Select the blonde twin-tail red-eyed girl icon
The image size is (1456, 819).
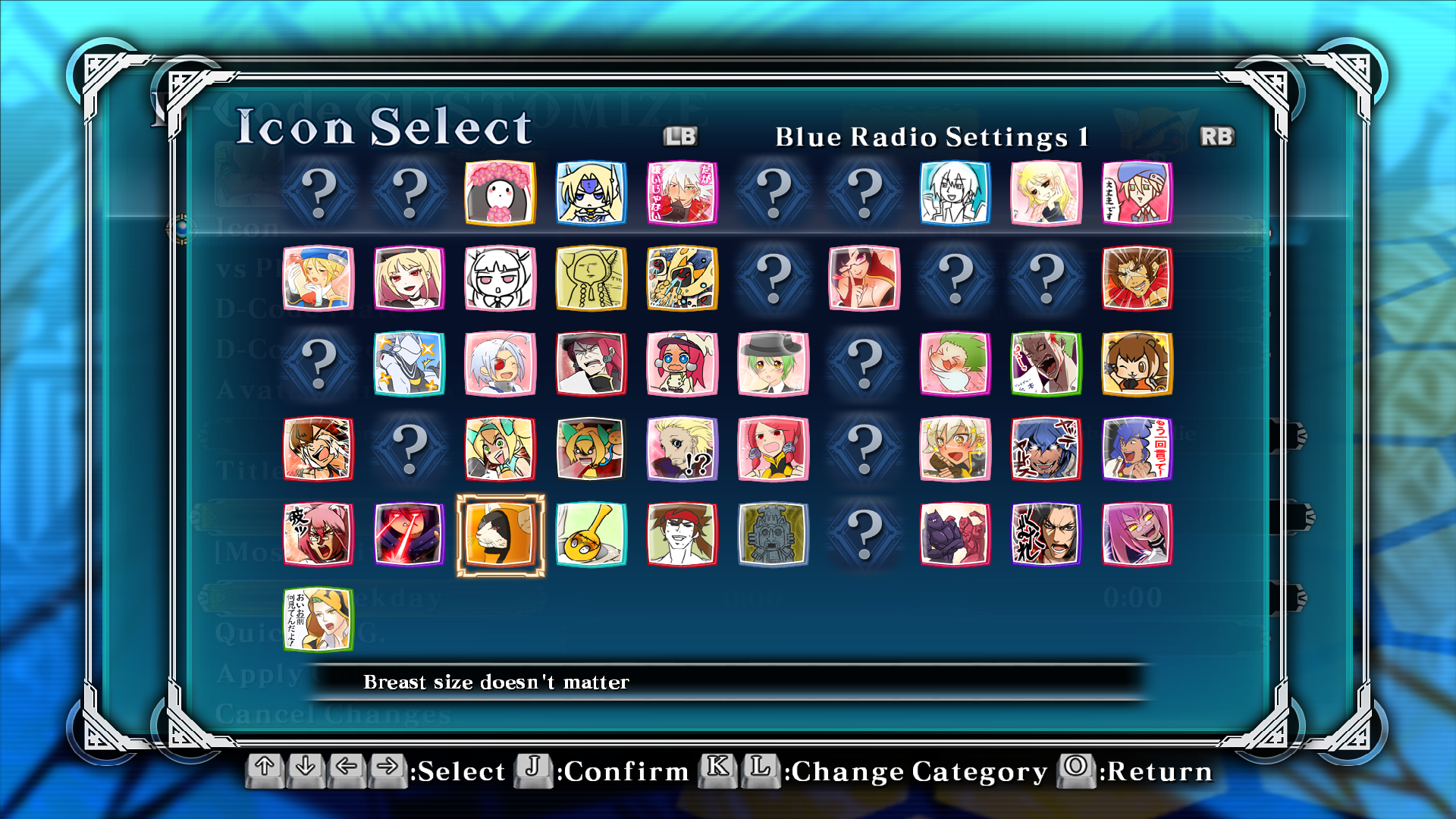[409, 278]
